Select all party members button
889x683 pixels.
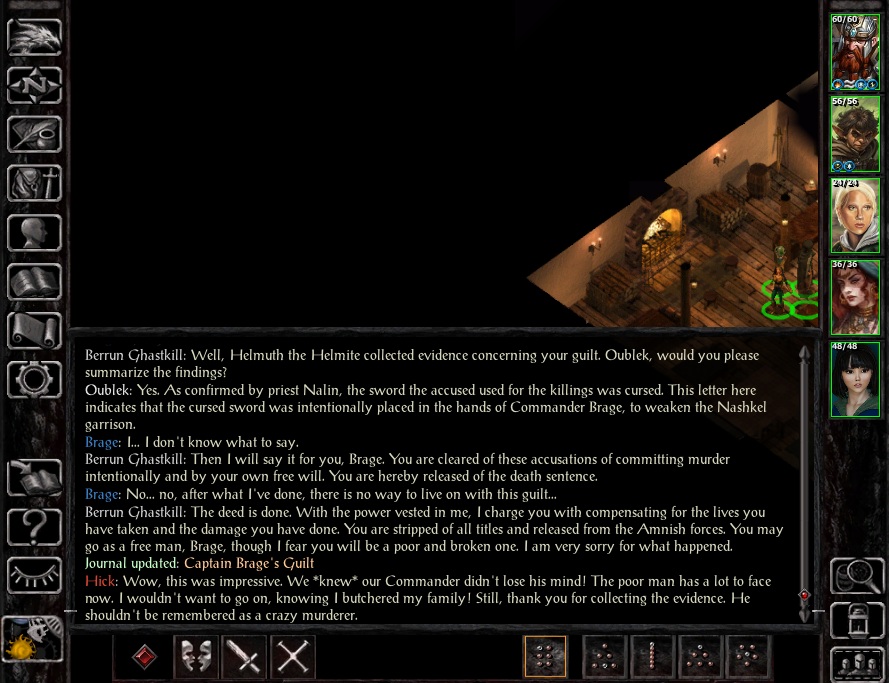tap(856, 664)
